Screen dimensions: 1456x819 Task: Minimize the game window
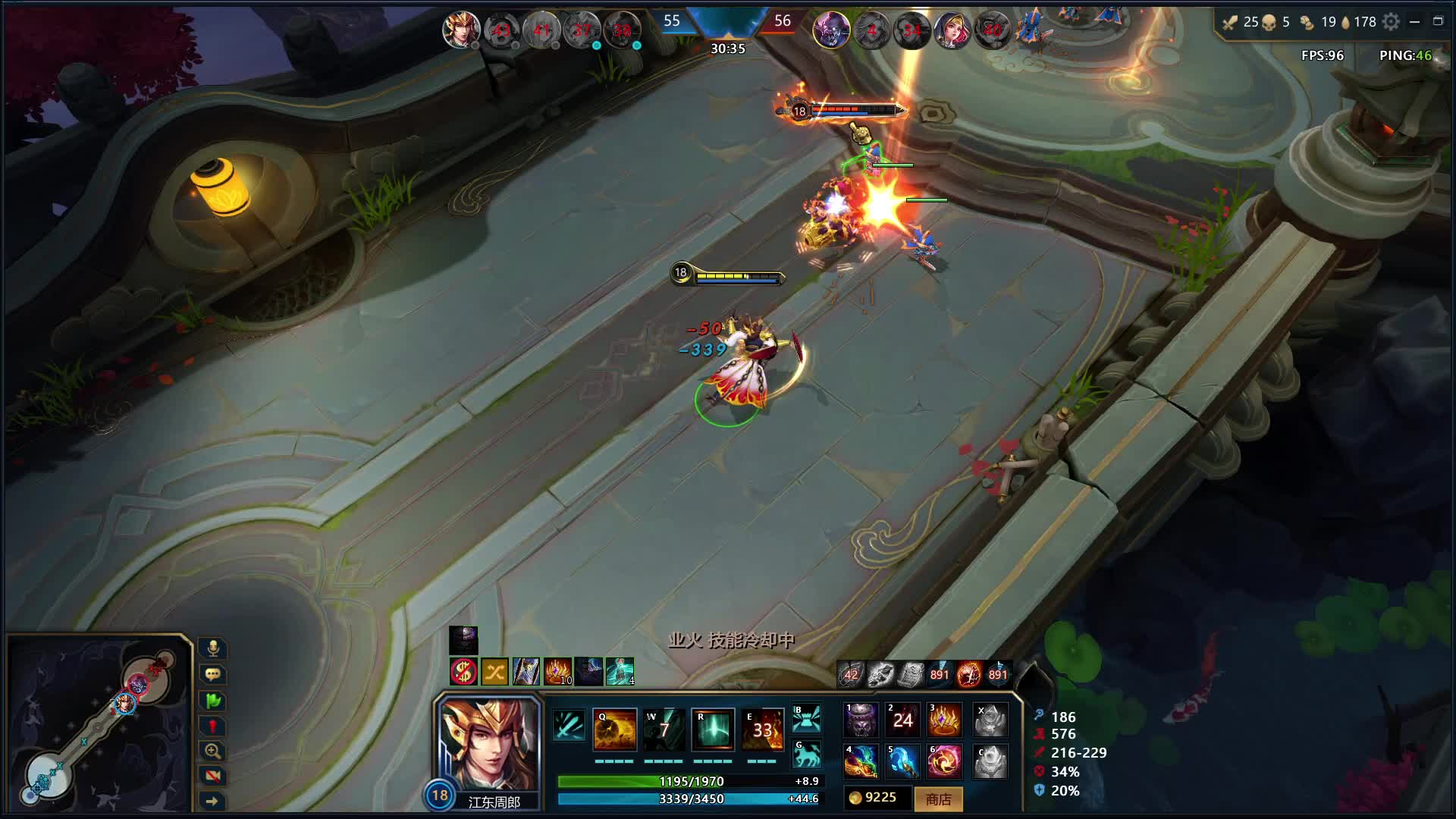pyautogui.click(x=1414, y=22)
